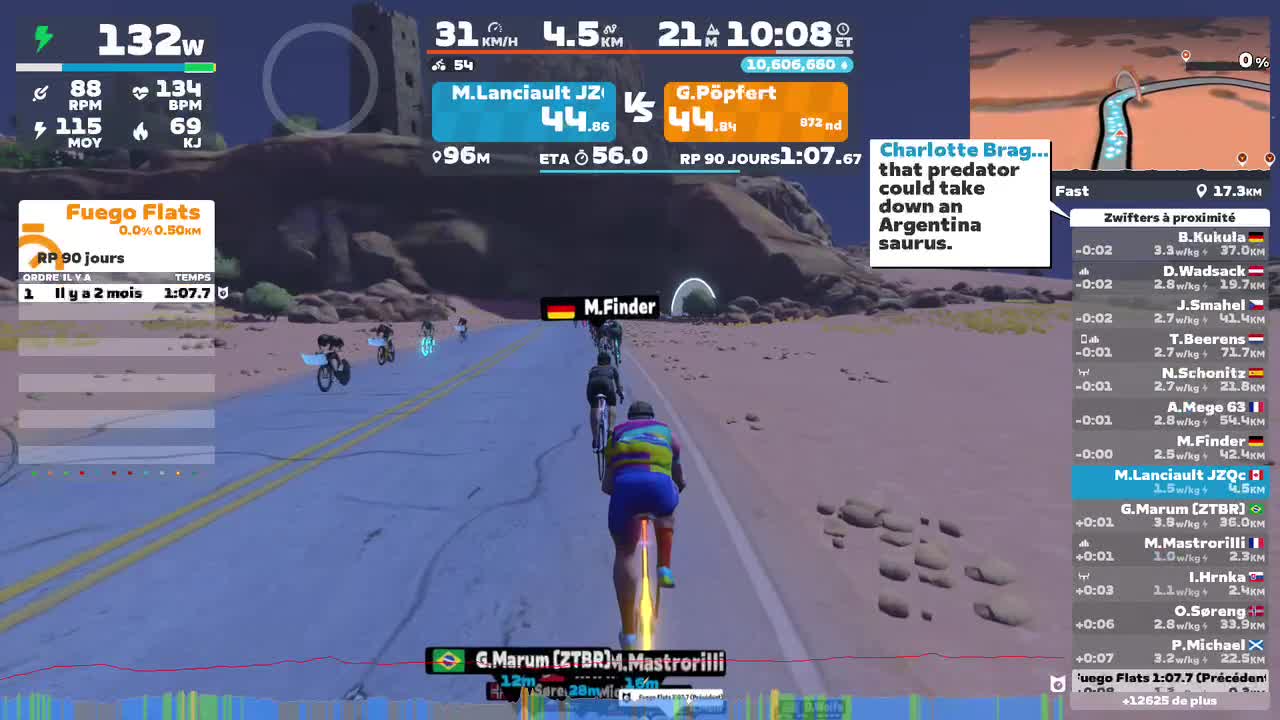Click the Zwift Drops counter with droplet icon

coord(796,63)
